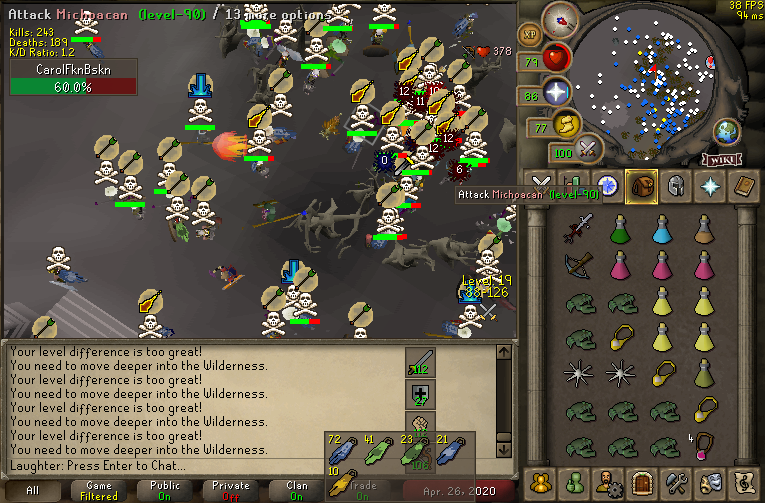Select the Public chat filter tab
This screenshot has width=765, height=503.
tap(165, 490)
